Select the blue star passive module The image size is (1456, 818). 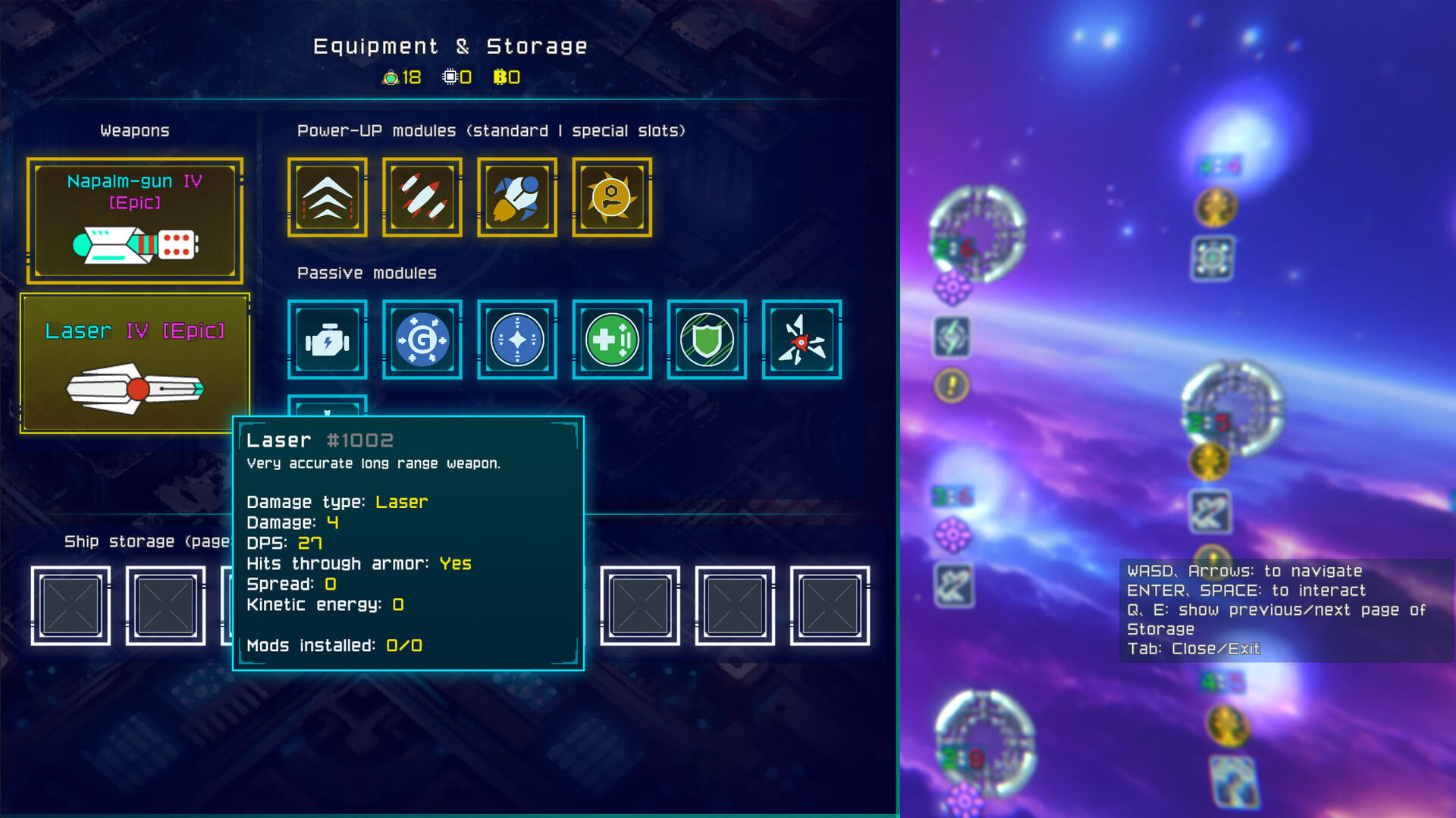coord(516,339)
